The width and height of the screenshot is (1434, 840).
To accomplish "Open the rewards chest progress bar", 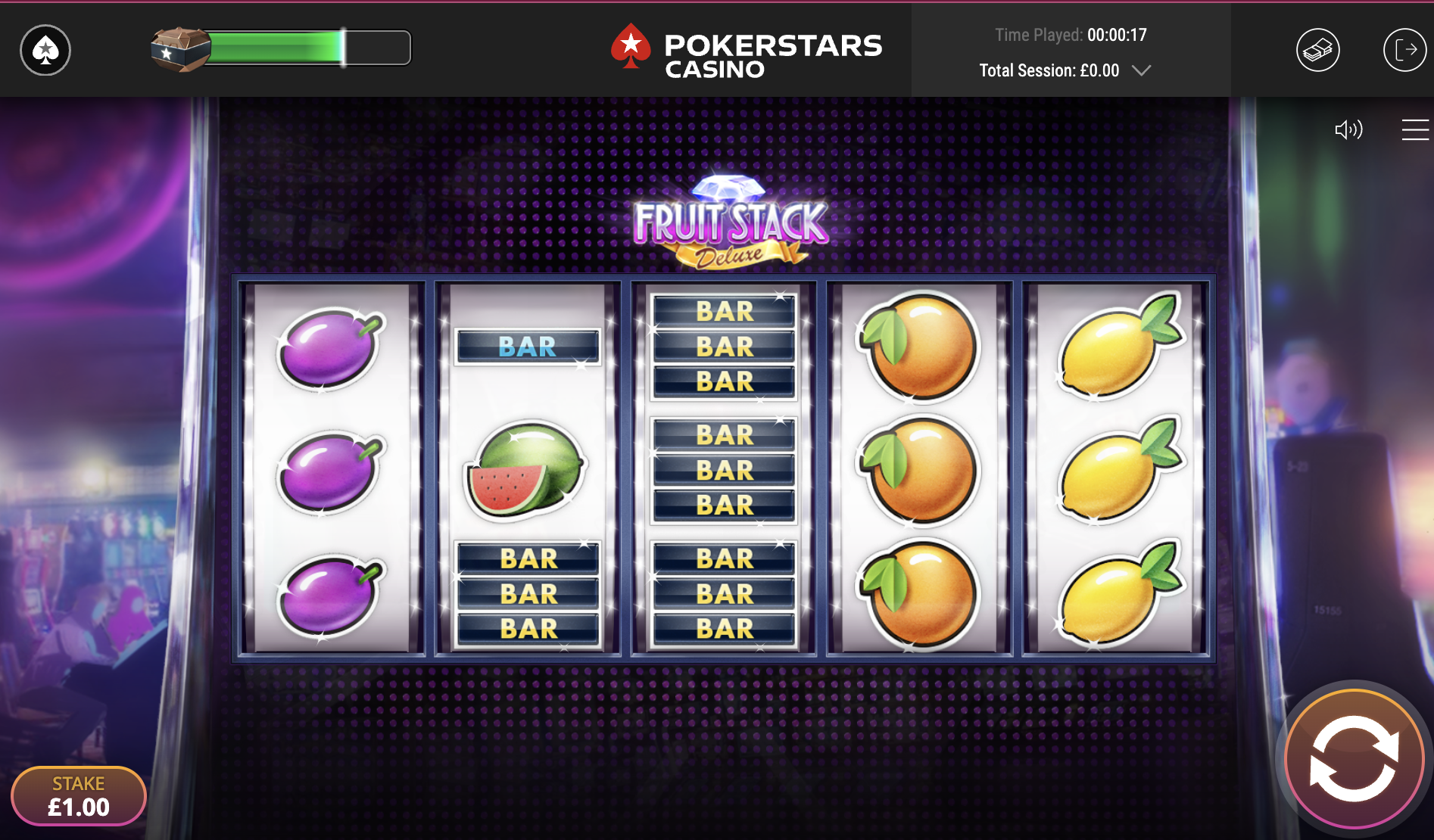I will [282, 48].
